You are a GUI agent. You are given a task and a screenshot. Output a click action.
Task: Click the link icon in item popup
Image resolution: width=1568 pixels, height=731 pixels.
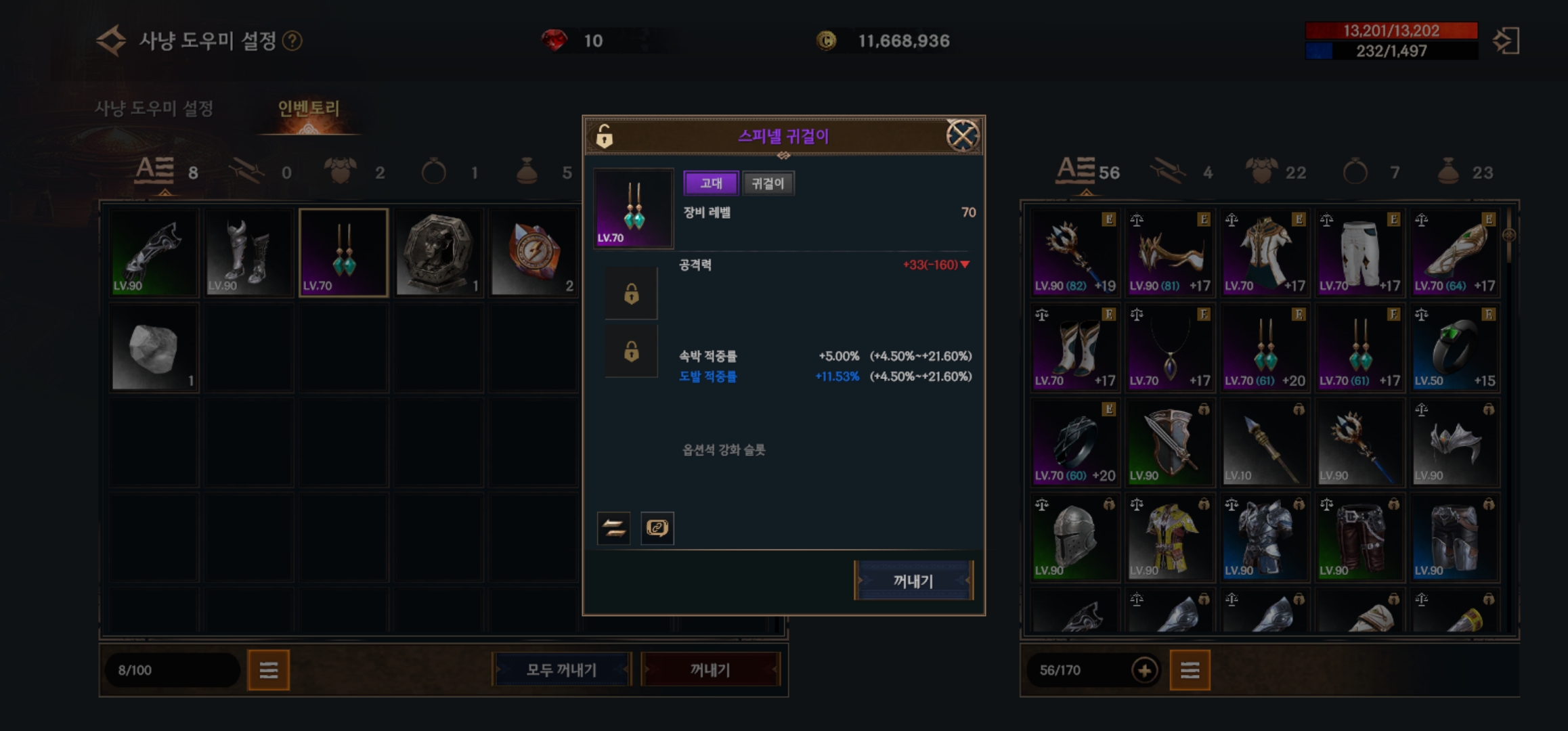point(657,528)
